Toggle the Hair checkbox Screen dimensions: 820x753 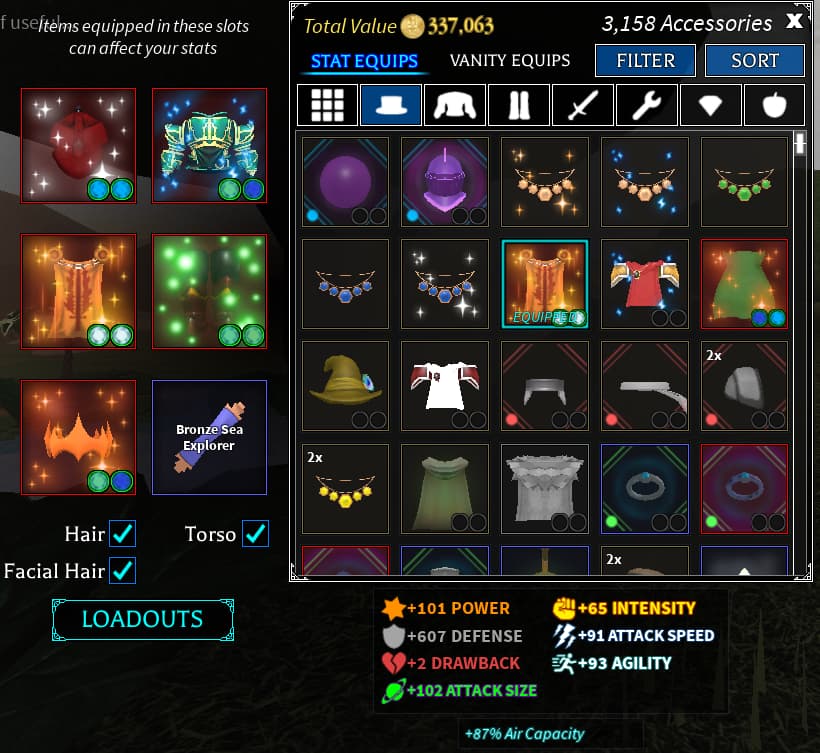coord(123,534)
